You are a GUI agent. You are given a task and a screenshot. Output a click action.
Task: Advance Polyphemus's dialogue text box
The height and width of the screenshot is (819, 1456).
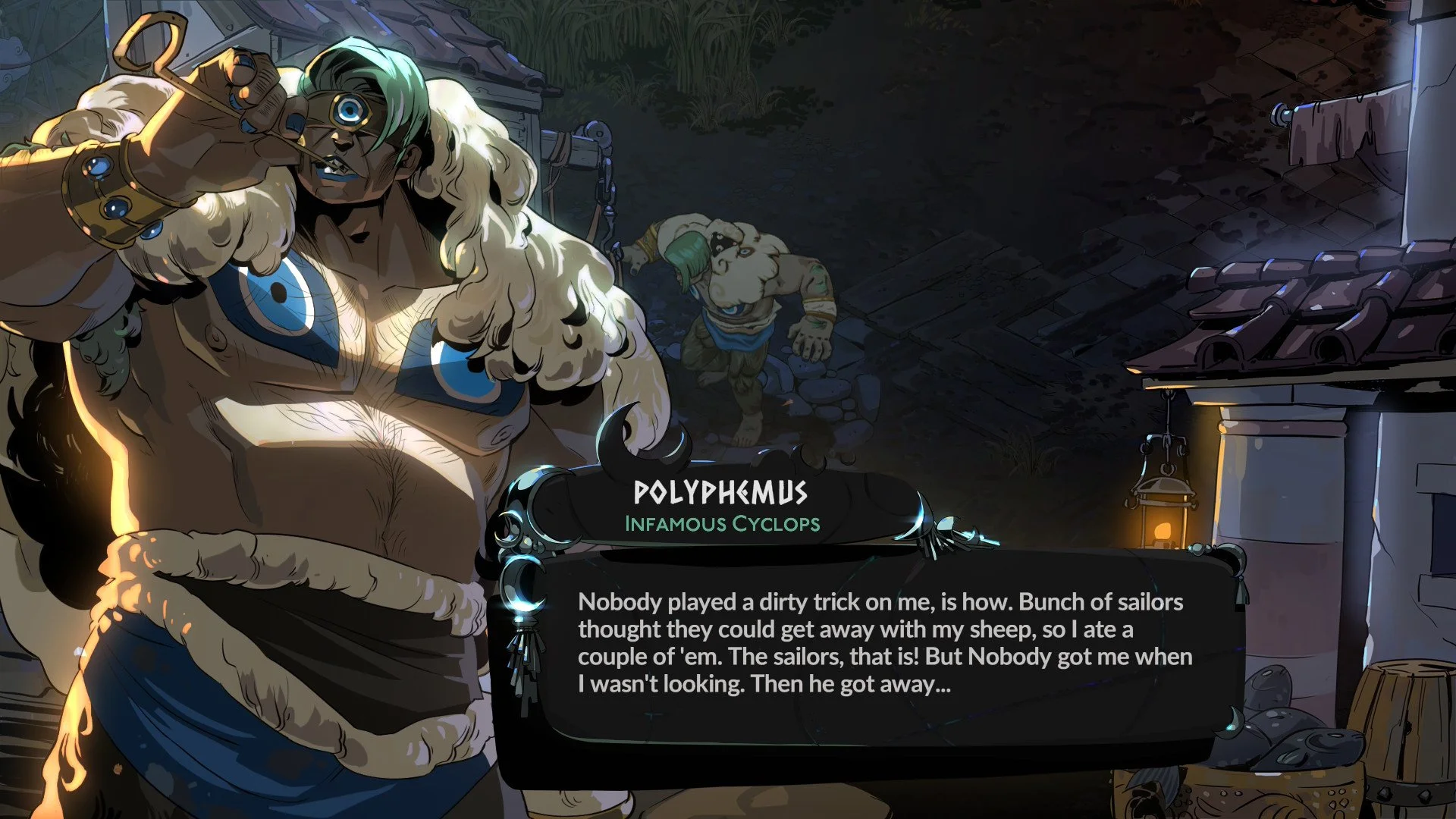[883, 645]
